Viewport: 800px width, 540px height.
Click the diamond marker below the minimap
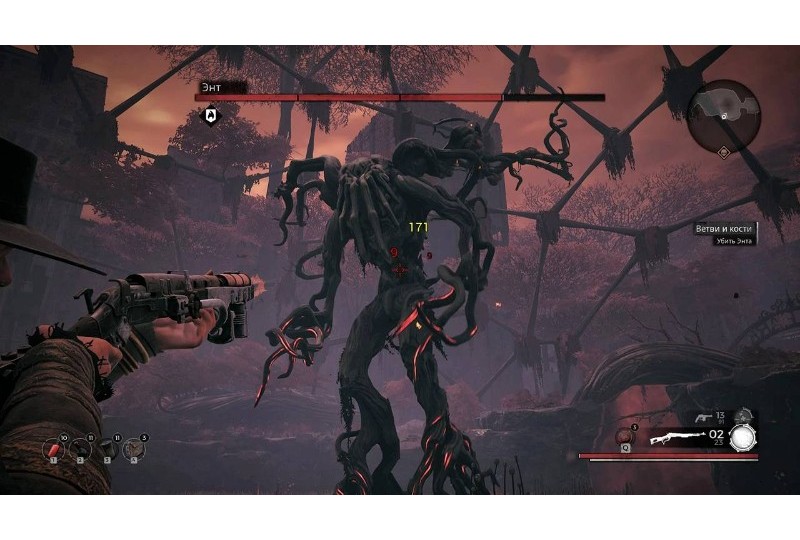tap(724, 152)
